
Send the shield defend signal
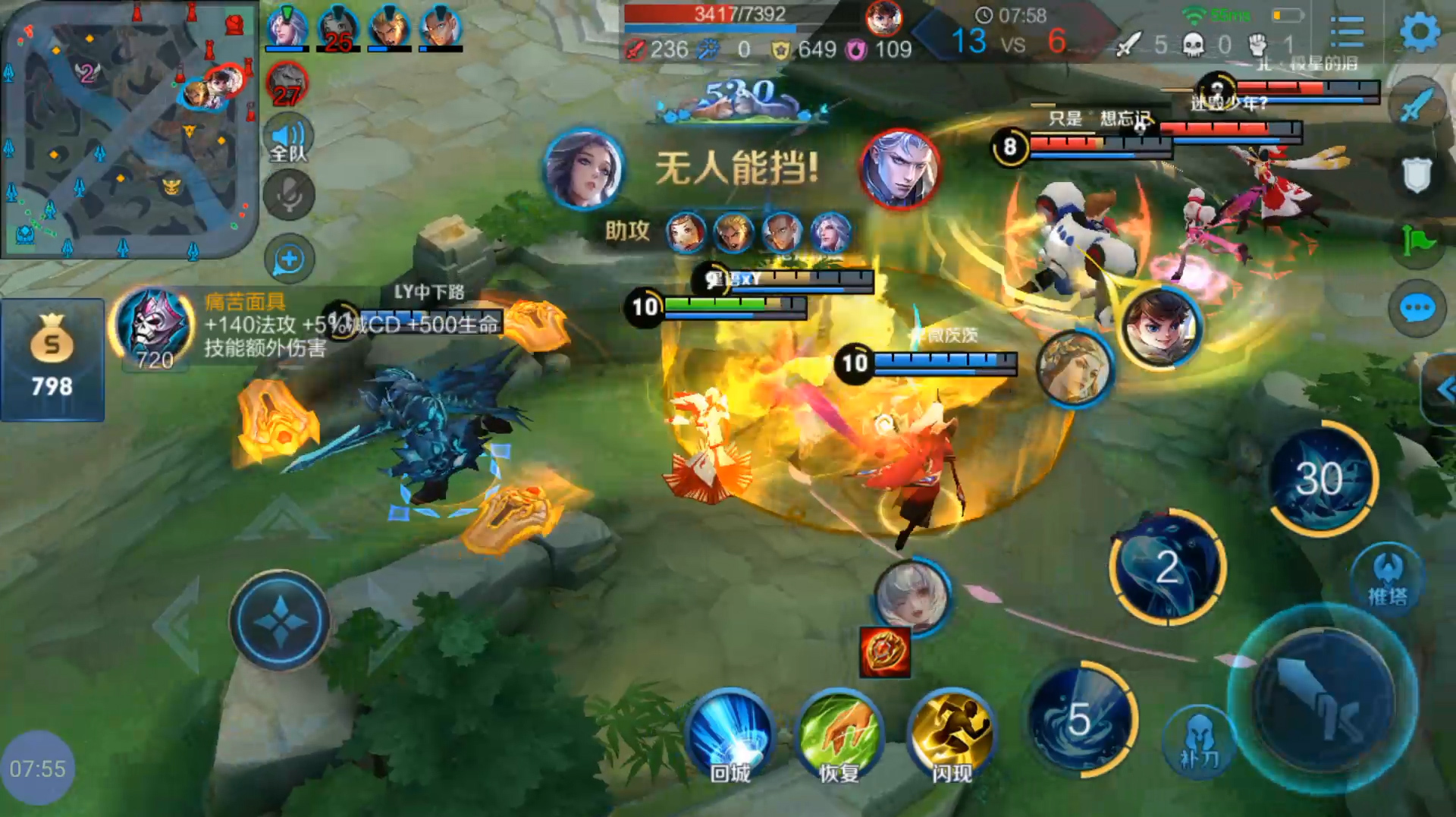tap(1416, 174)
